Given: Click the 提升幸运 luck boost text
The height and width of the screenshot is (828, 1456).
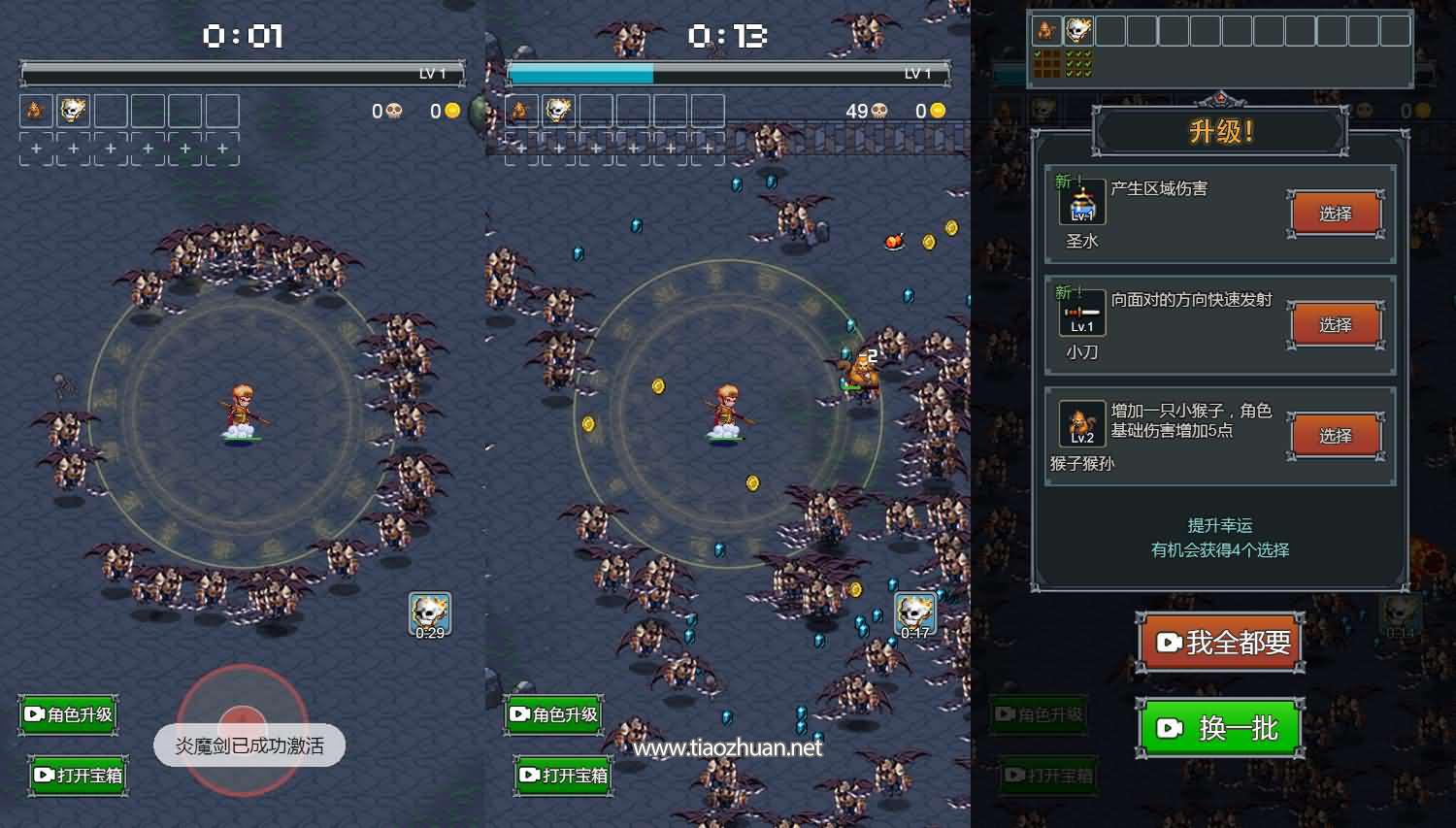Looking at the screenshot, I should coord(1219,525).
